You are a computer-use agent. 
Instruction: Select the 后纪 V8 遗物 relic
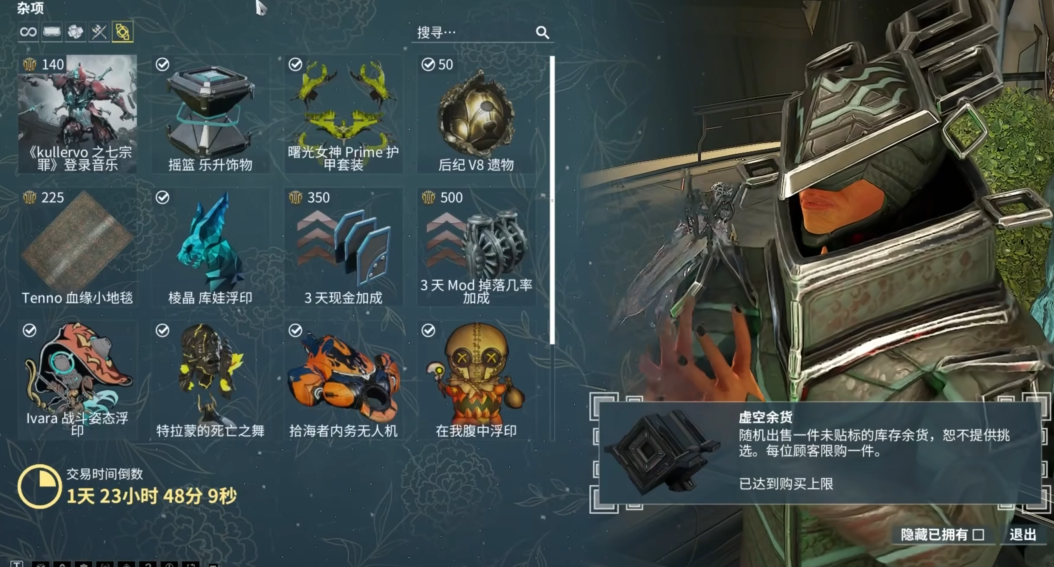476,114
